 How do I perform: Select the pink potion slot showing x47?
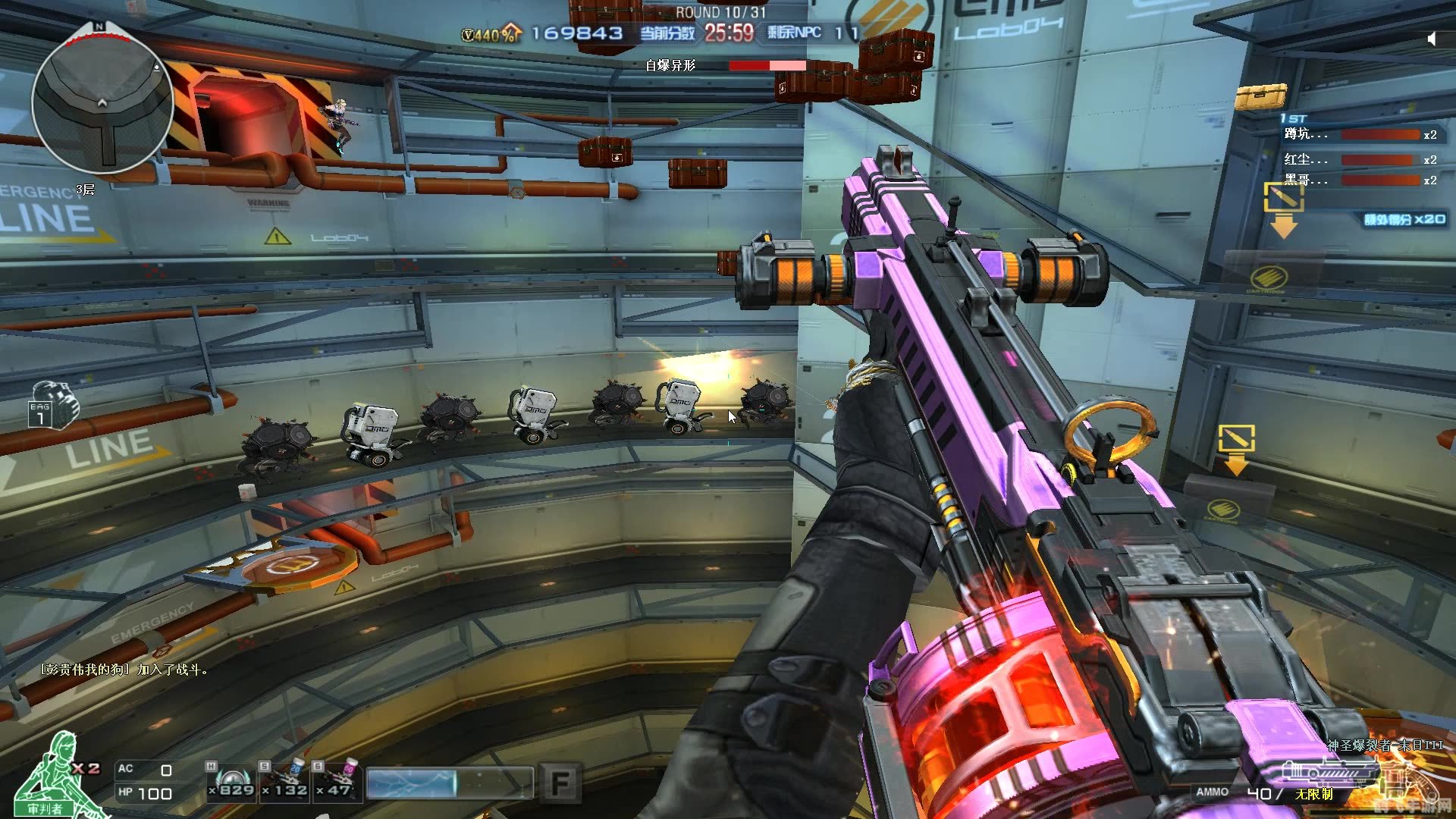338,782
